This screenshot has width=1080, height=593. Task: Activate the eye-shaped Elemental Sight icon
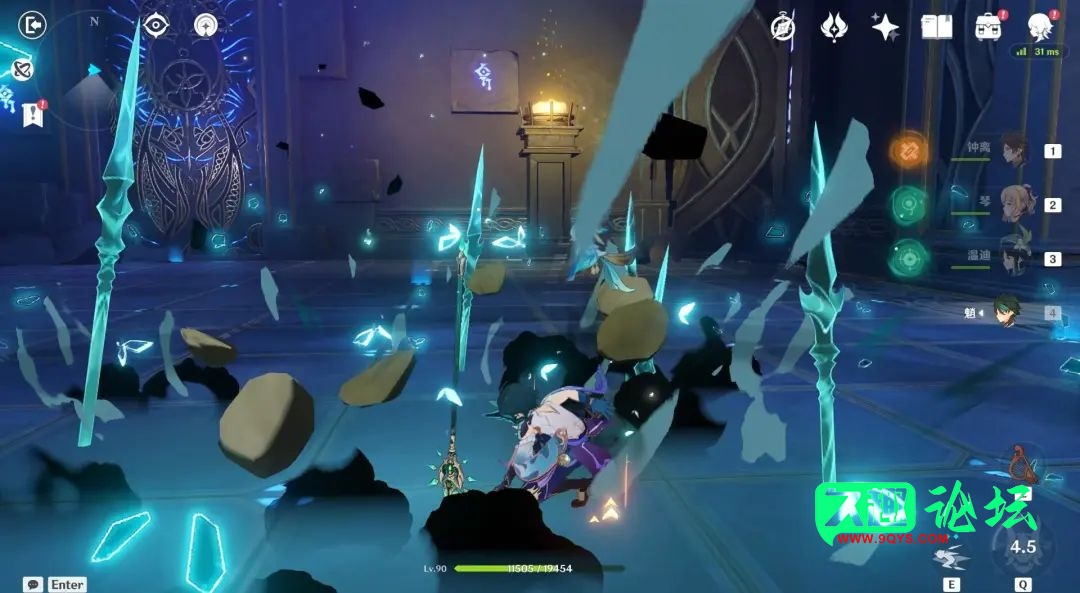156,25
